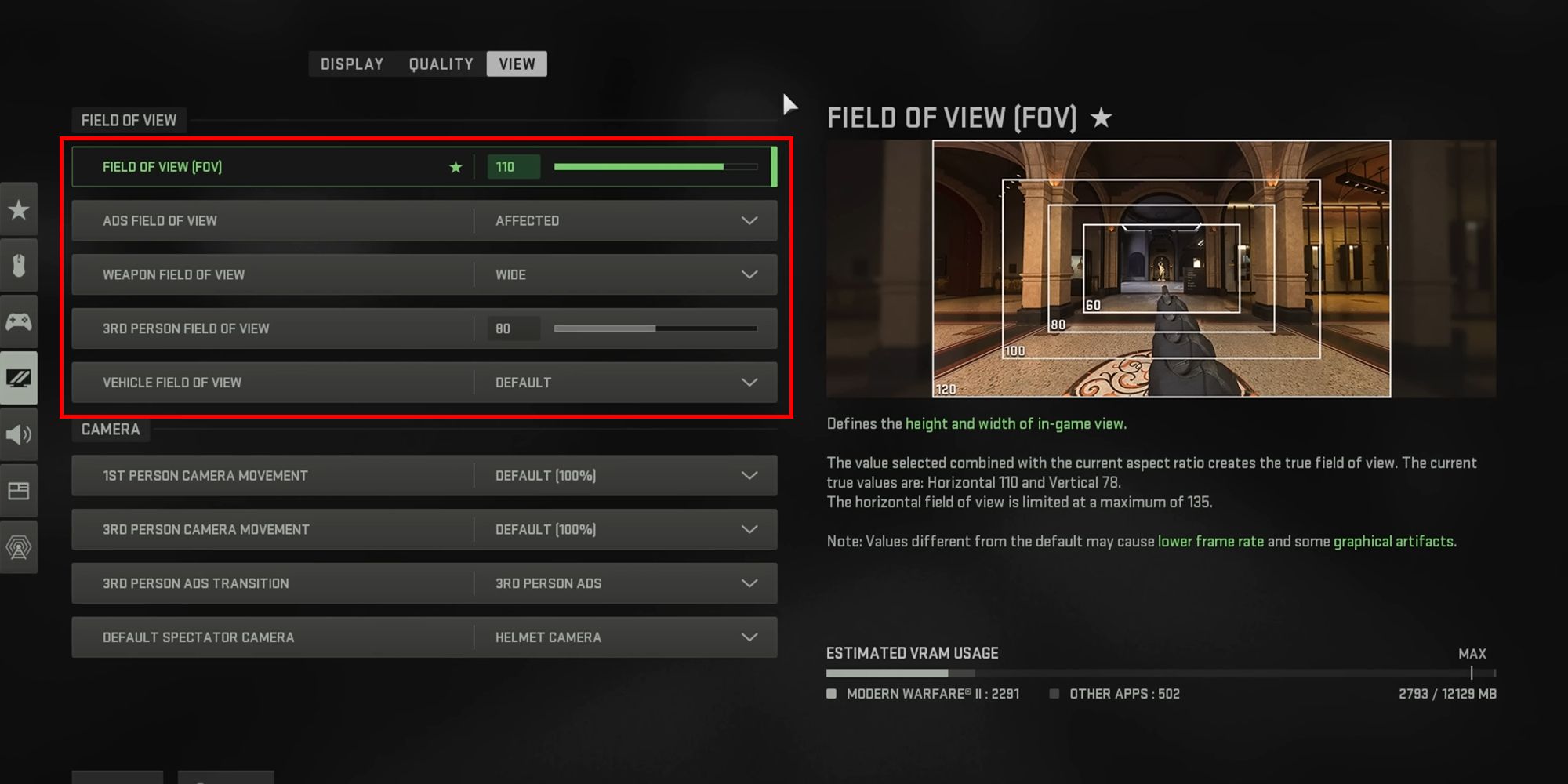Expand the Default Spectator Camera dropdown
The height and width of the screenshot is (784, 1568).
tap(749, 637)
